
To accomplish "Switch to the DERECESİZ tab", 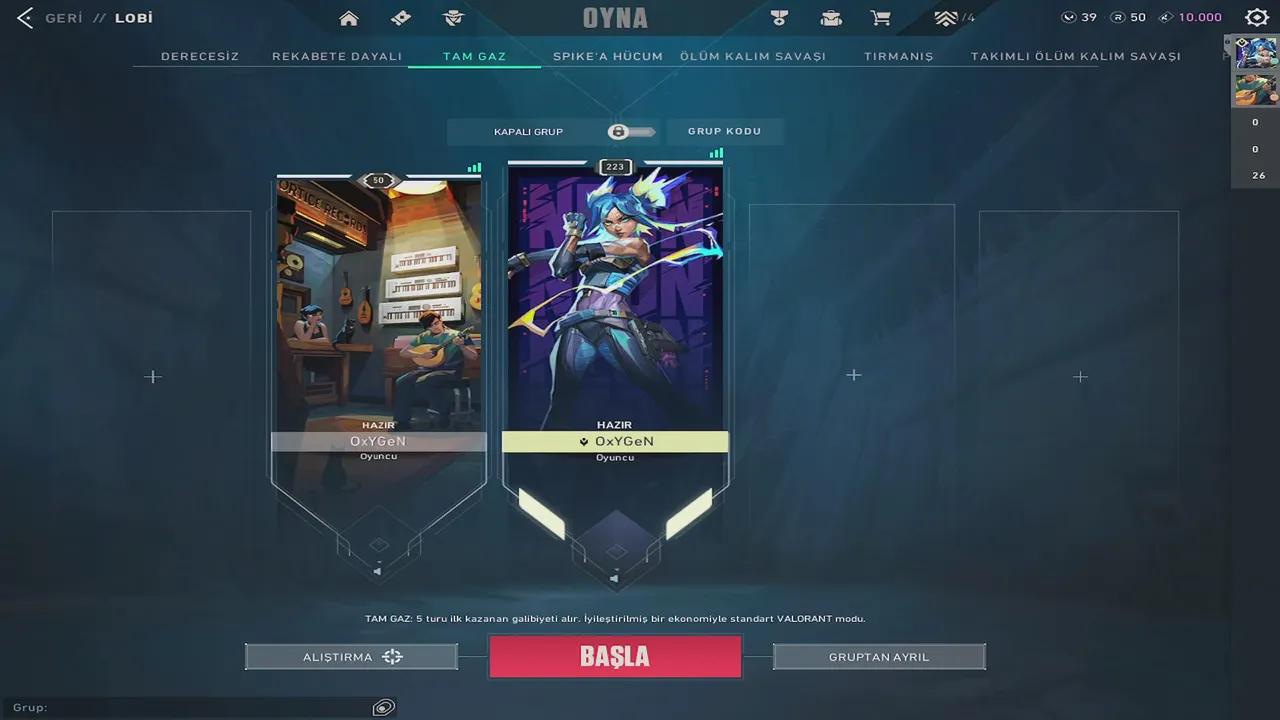I will point(200,56).
